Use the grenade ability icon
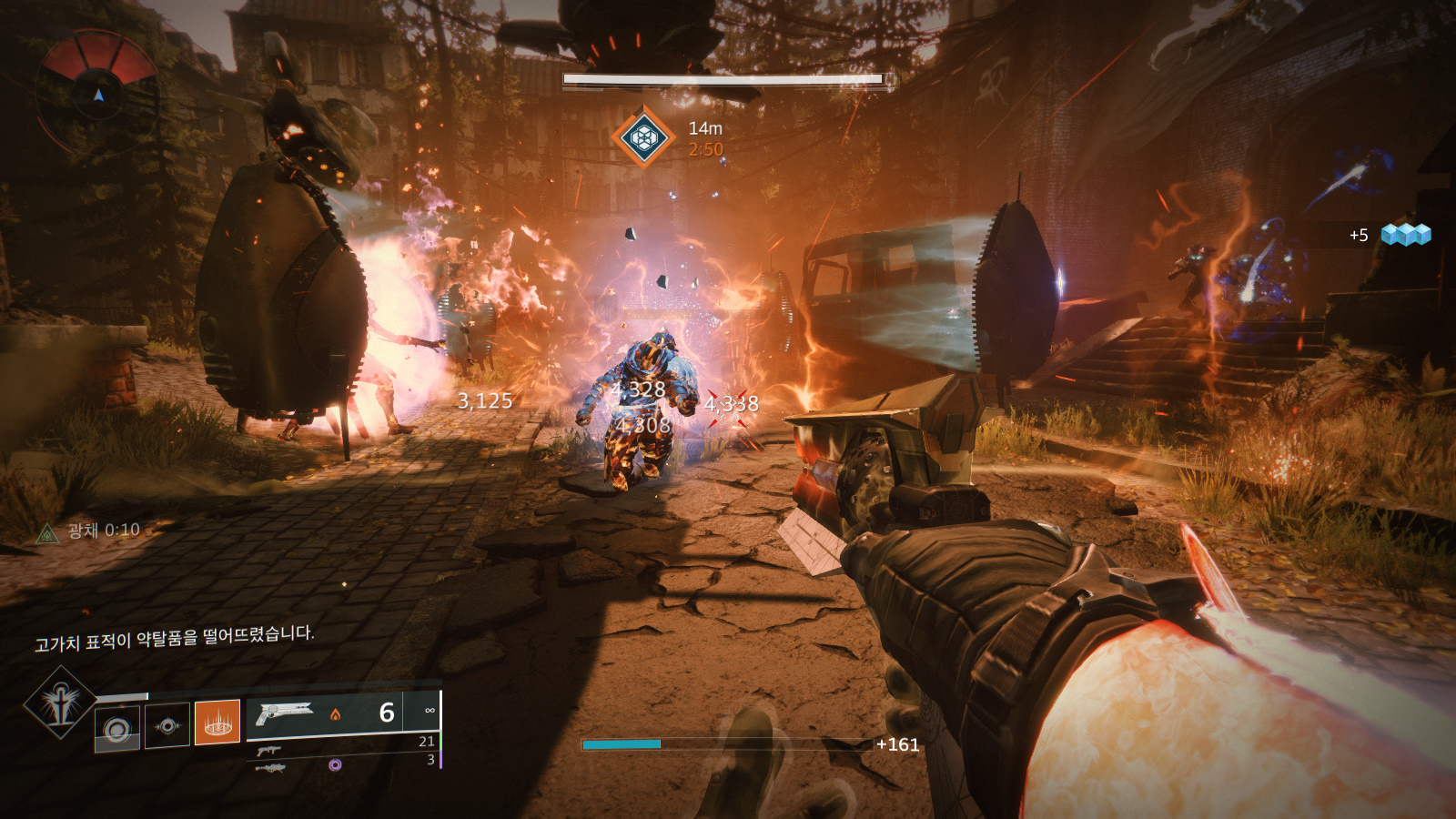 (x=117, y=728)
